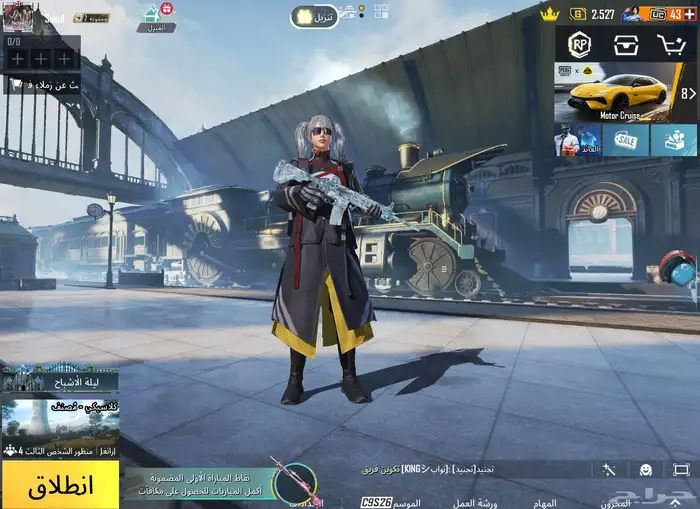Open the المنزل home icon
This screenshot has width=700, height=509.
(x=154, y=17)
